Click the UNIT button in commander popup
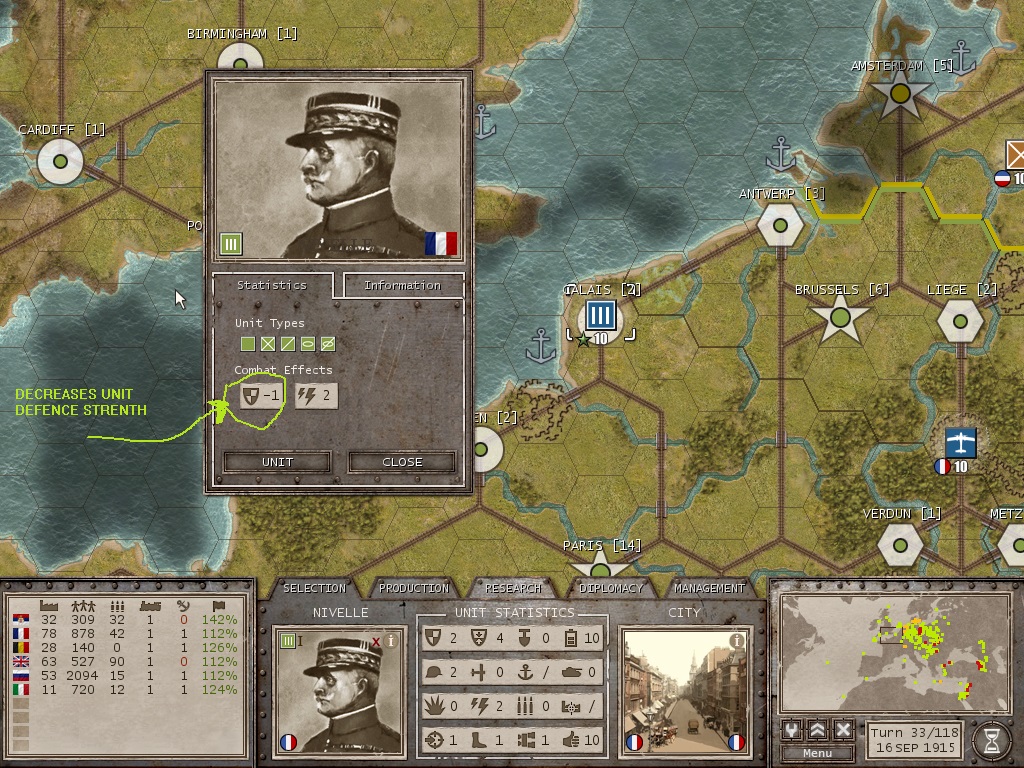The width and height of the screenshot is (1024, 768). pos(277,462)
